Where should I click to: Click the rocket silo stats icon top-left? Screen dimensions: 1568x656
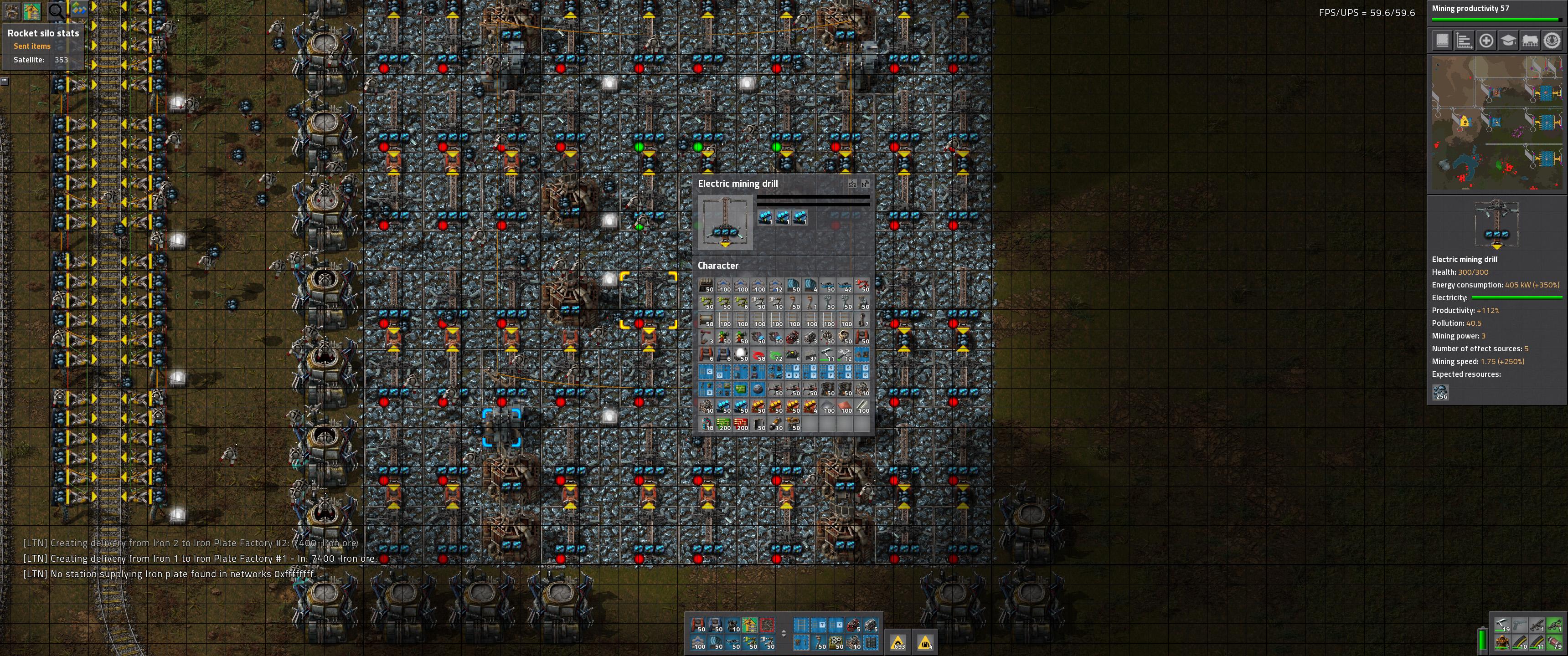11,11
